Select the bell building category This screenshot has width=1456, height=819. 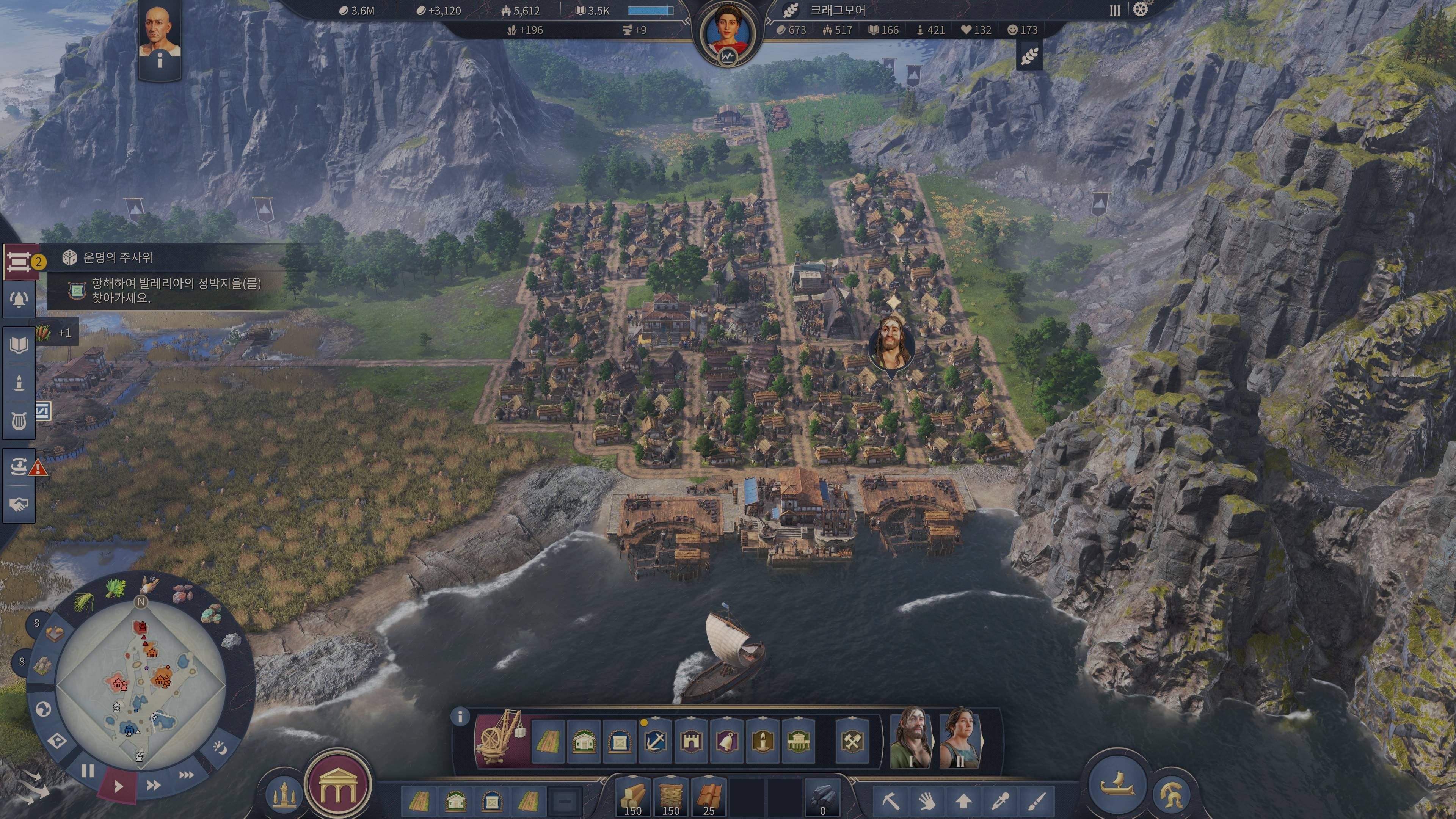point(727,741)
